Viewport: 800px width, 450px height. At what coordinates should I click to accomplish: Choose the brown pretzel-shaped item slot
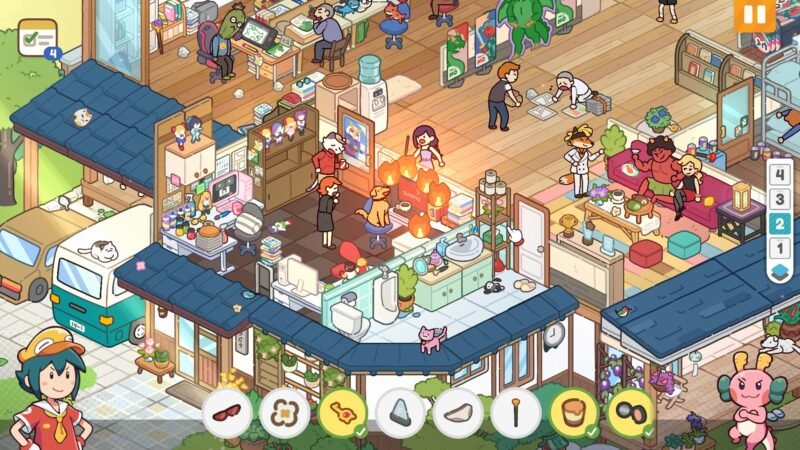285,413
